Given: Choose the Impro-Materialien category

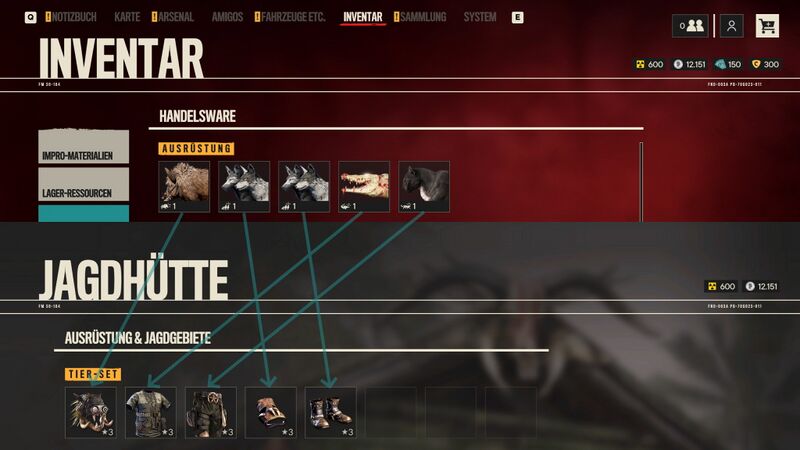Looking at the screenshot, I should click(84, 147).
